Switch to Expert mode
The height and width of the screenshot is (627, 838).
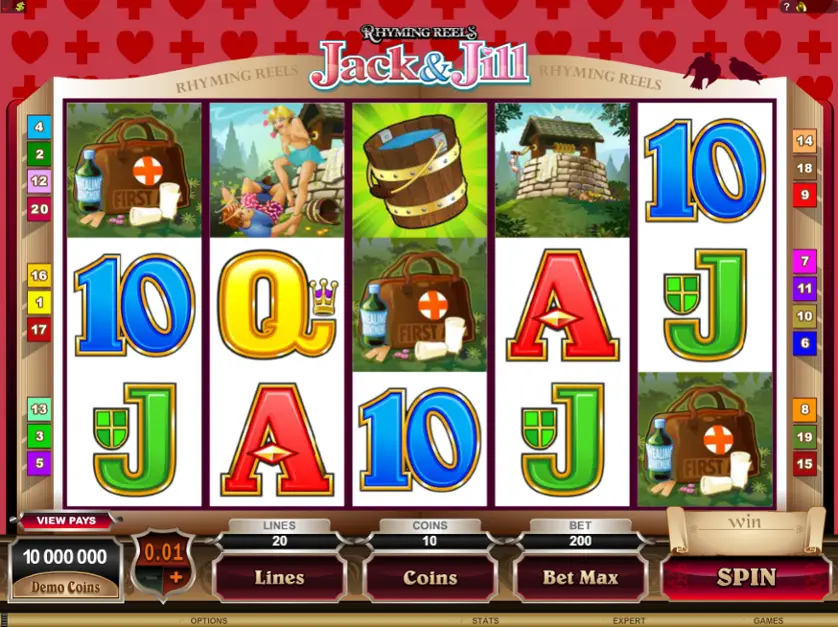pyautogui.click(x=628, y=621)
